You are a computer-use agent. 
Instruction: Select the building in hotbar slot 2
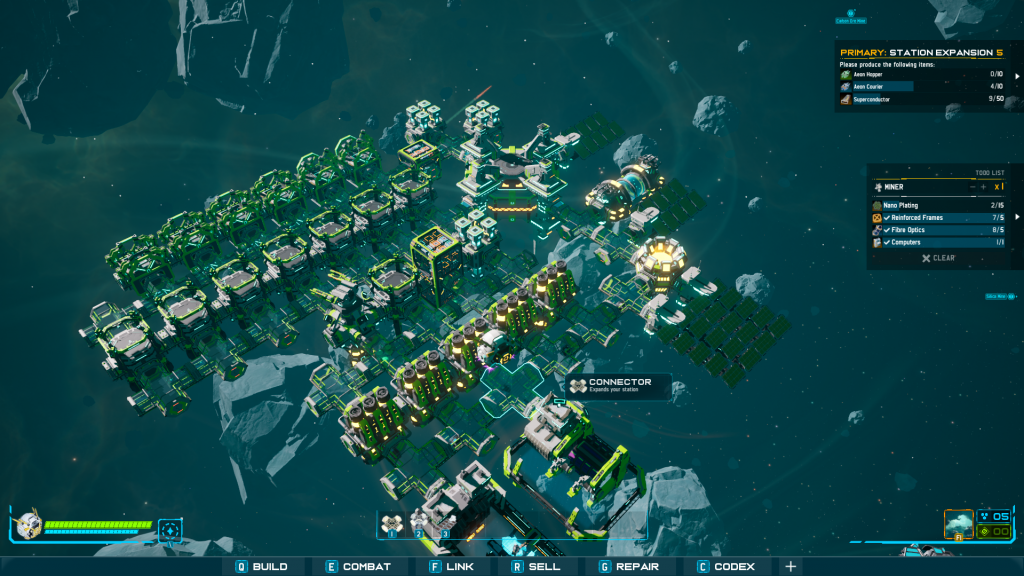[x=421, y=523]
